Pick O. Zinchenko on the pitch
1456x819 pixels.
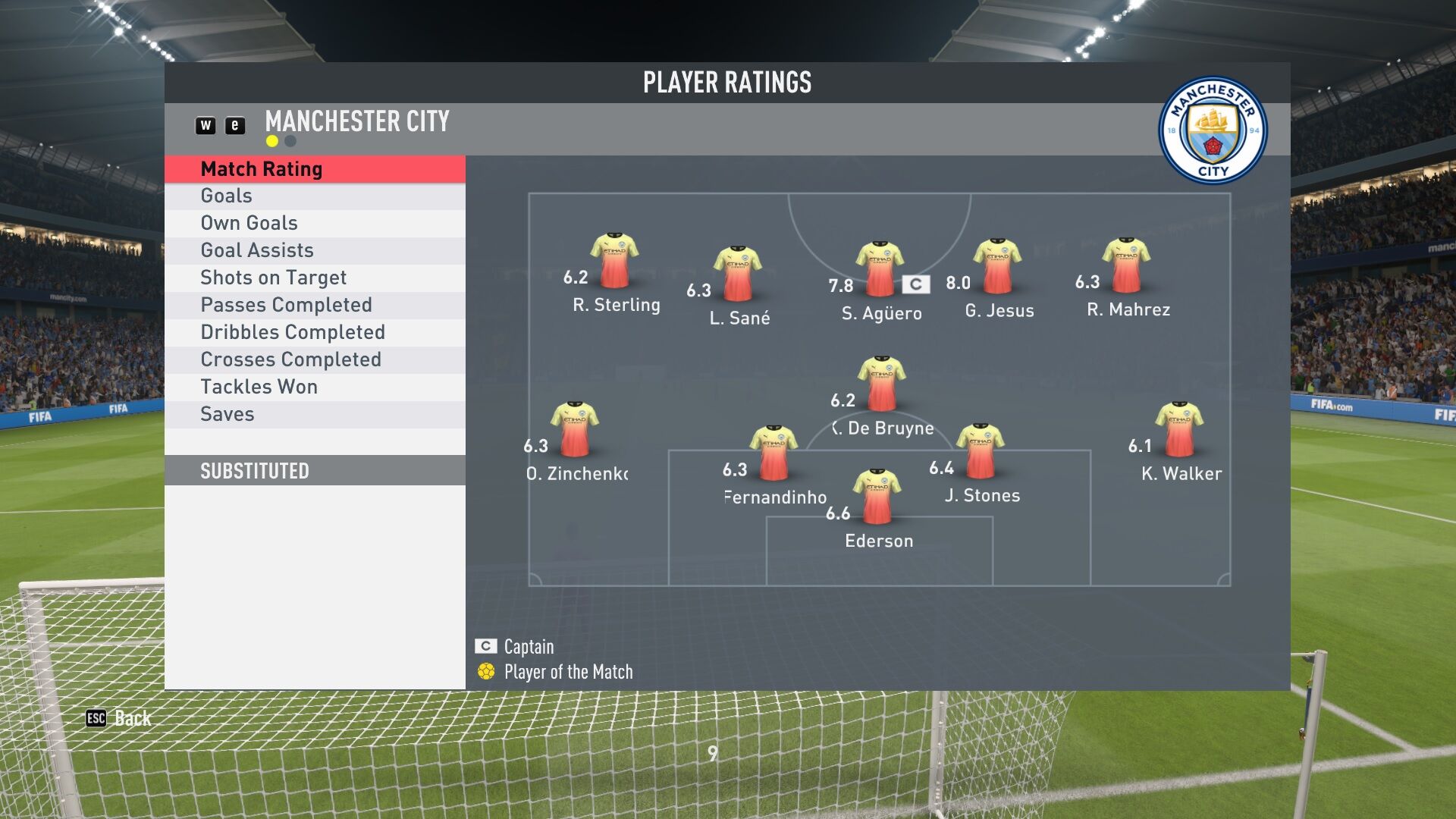575,430
